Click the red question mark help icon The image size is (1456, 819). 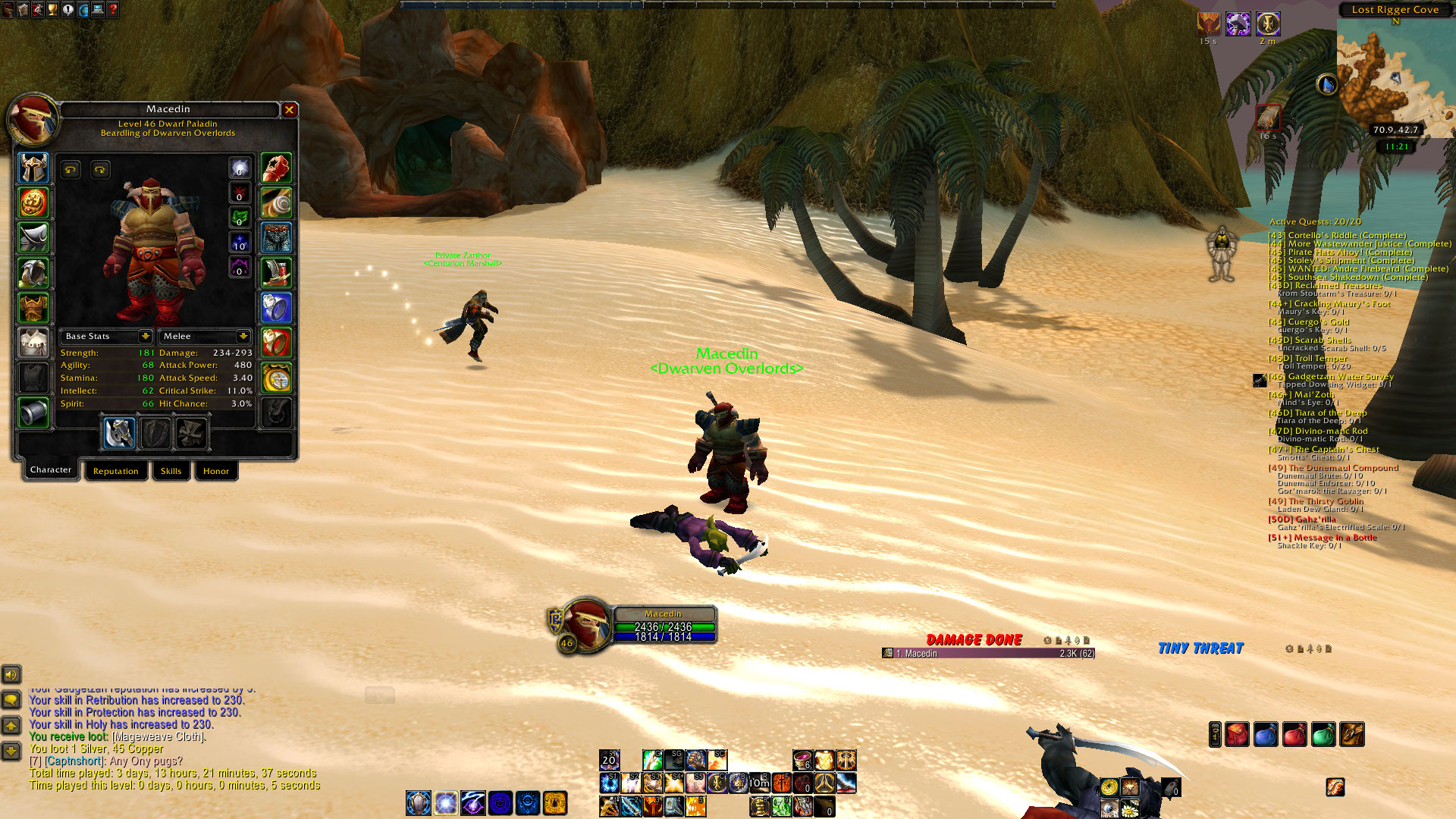[113, 10]
